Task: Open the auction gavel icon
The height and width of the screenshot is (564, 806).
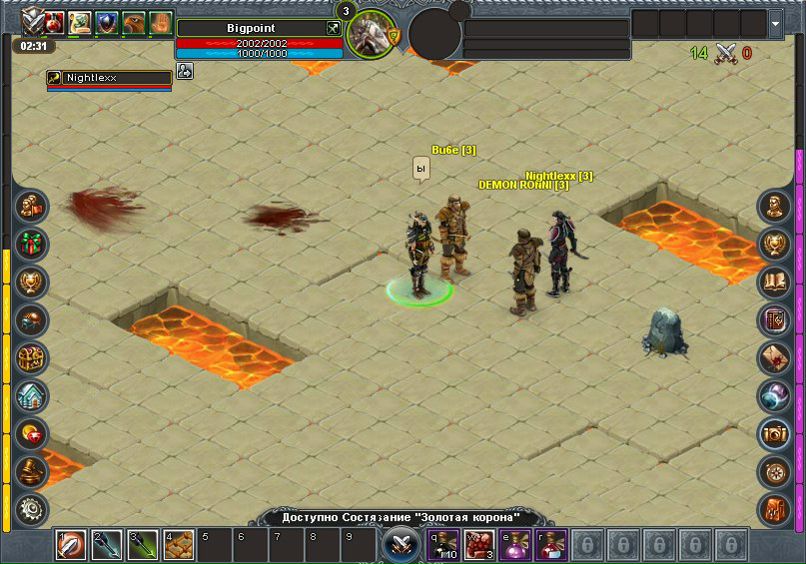Action: click(x=32, y=471)
